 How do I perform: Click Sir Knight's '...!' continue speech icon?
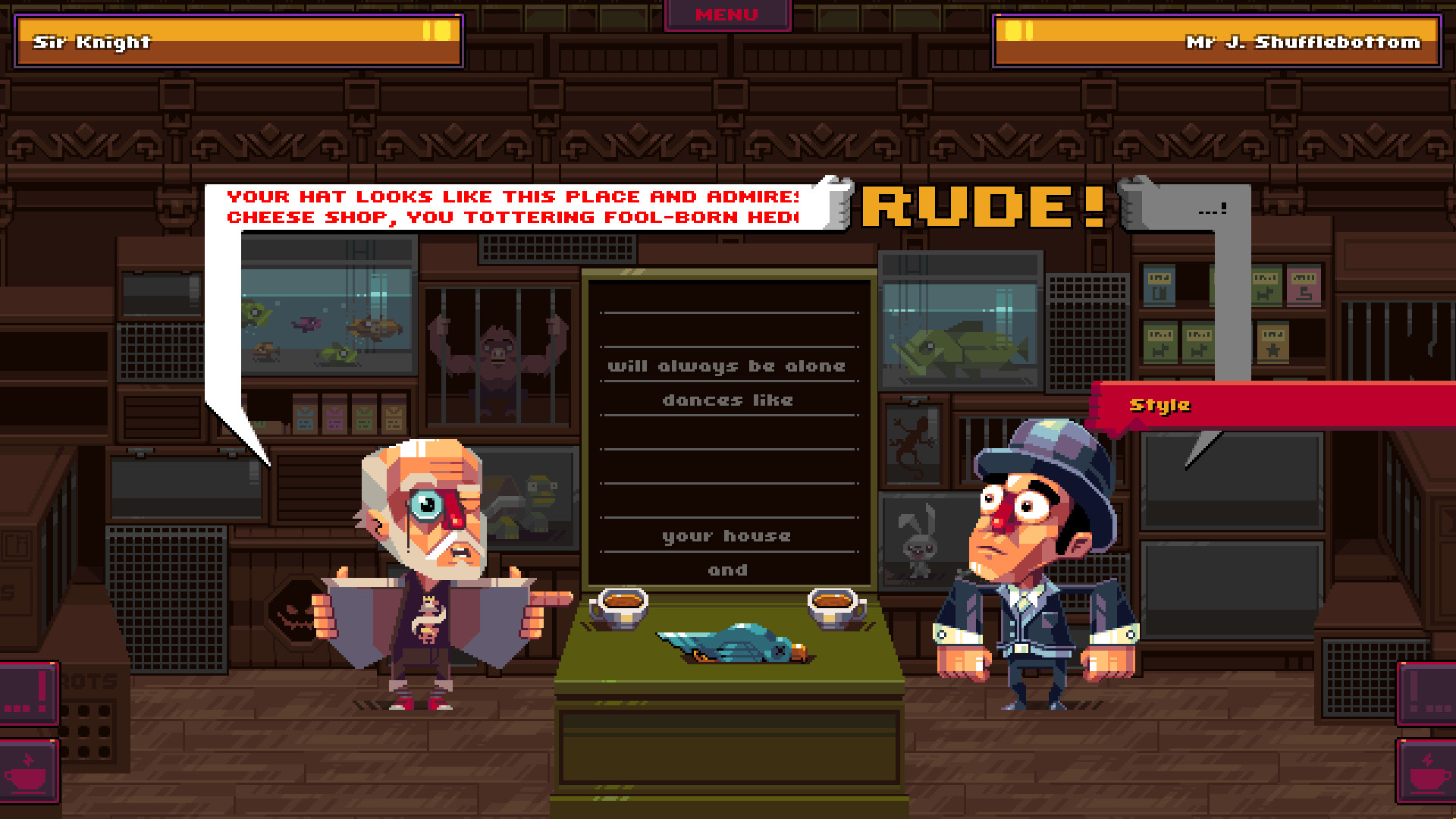pos(30,692)
